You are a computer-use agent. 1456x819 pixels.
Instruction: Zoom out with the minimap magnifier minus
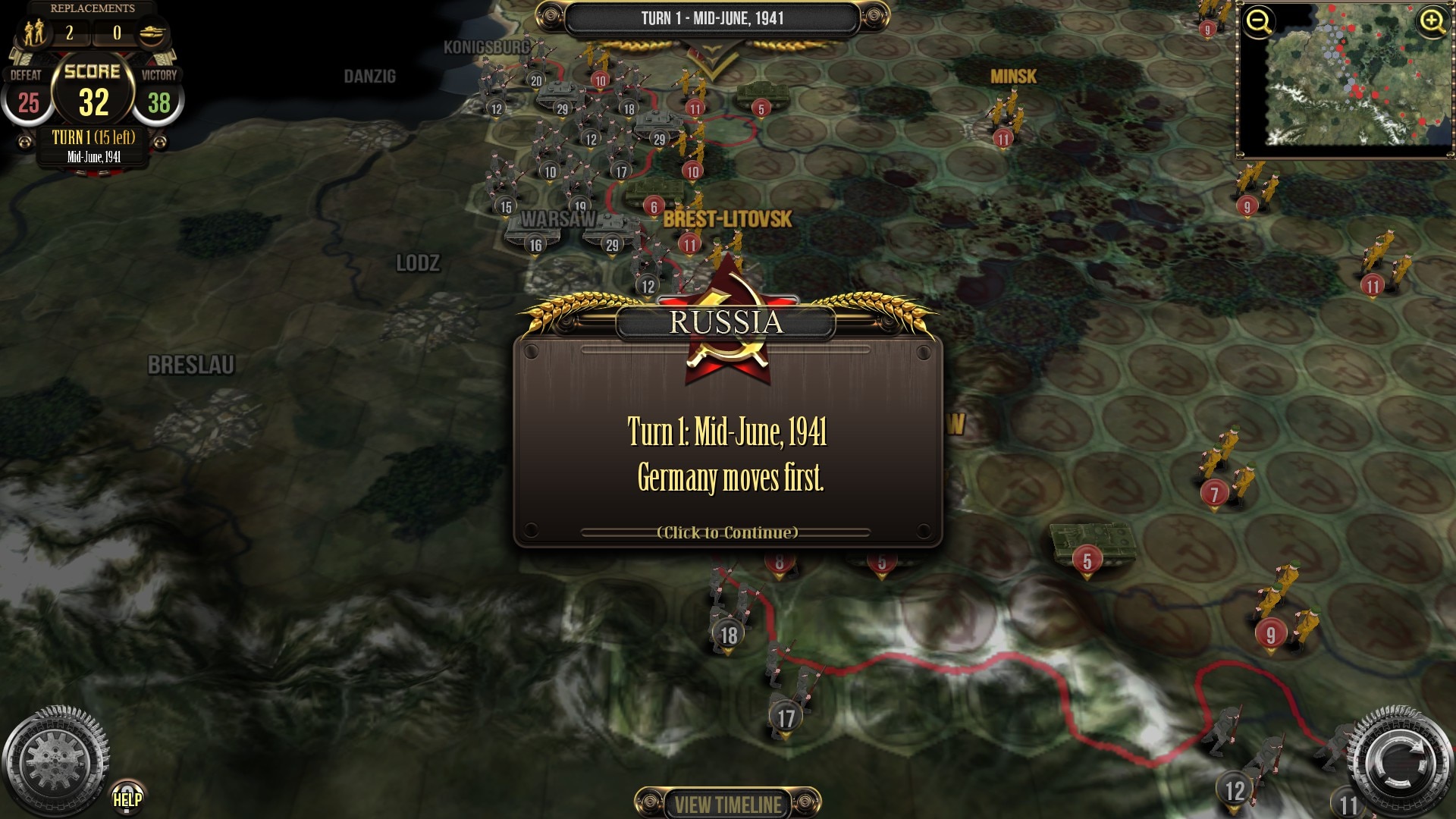point(1259,22)
